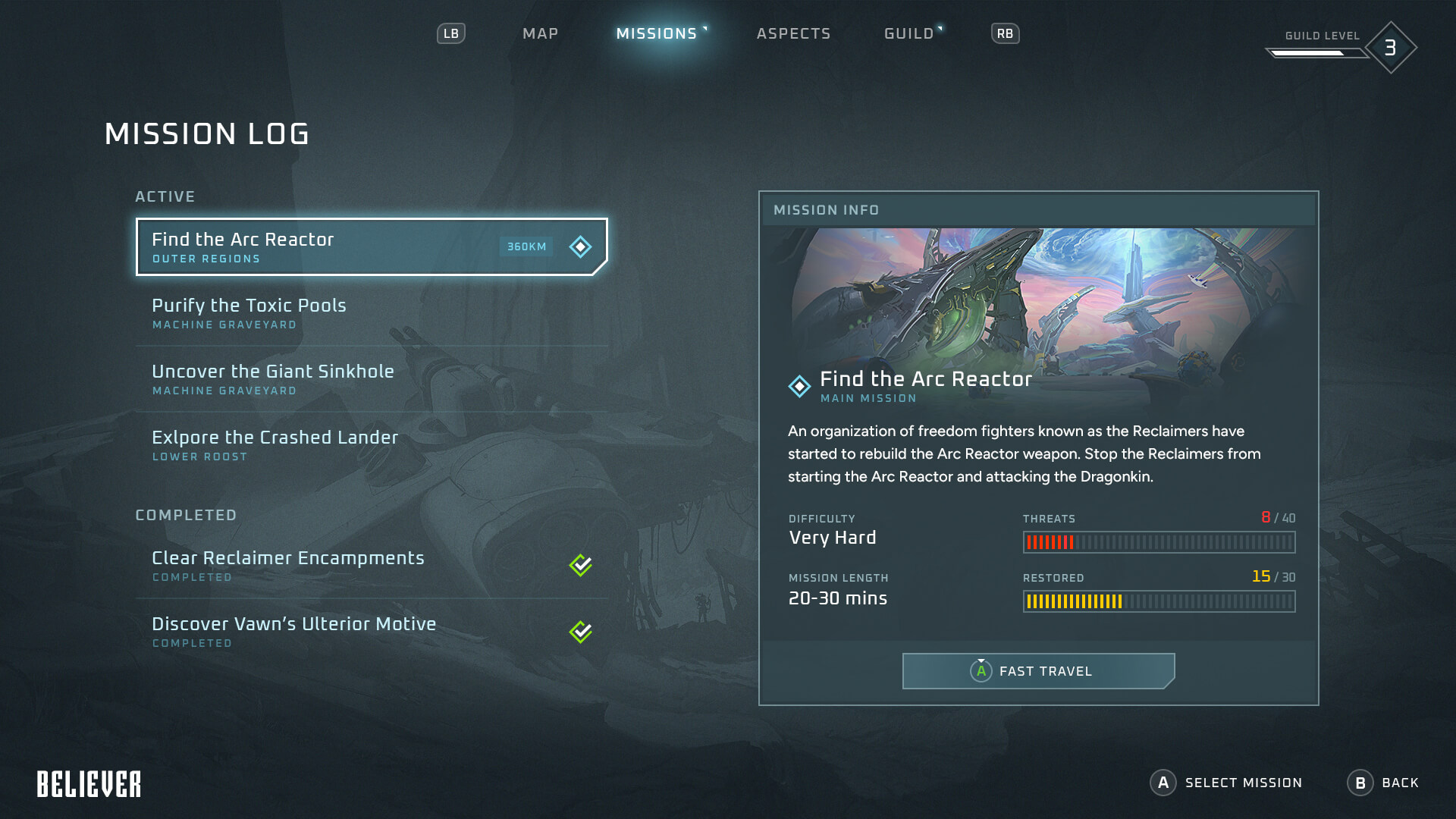The height and width of the screenshot is (819, 1456).
Task: View completed Clear Reclaimer Encampments mission
Action: click(372, 566)
